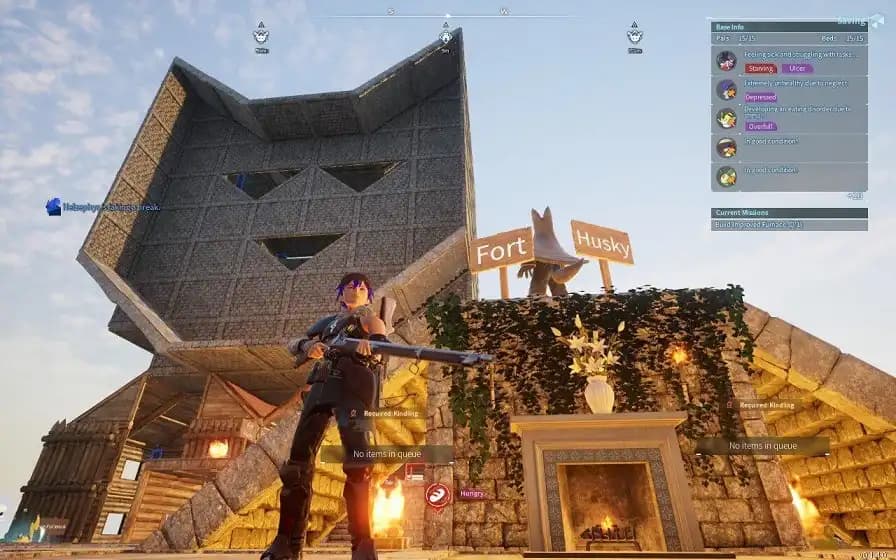The height and width of the screenshot is (560, 896).
Task: Expand the +10 more pals indicator
Action: click(855, 195)
